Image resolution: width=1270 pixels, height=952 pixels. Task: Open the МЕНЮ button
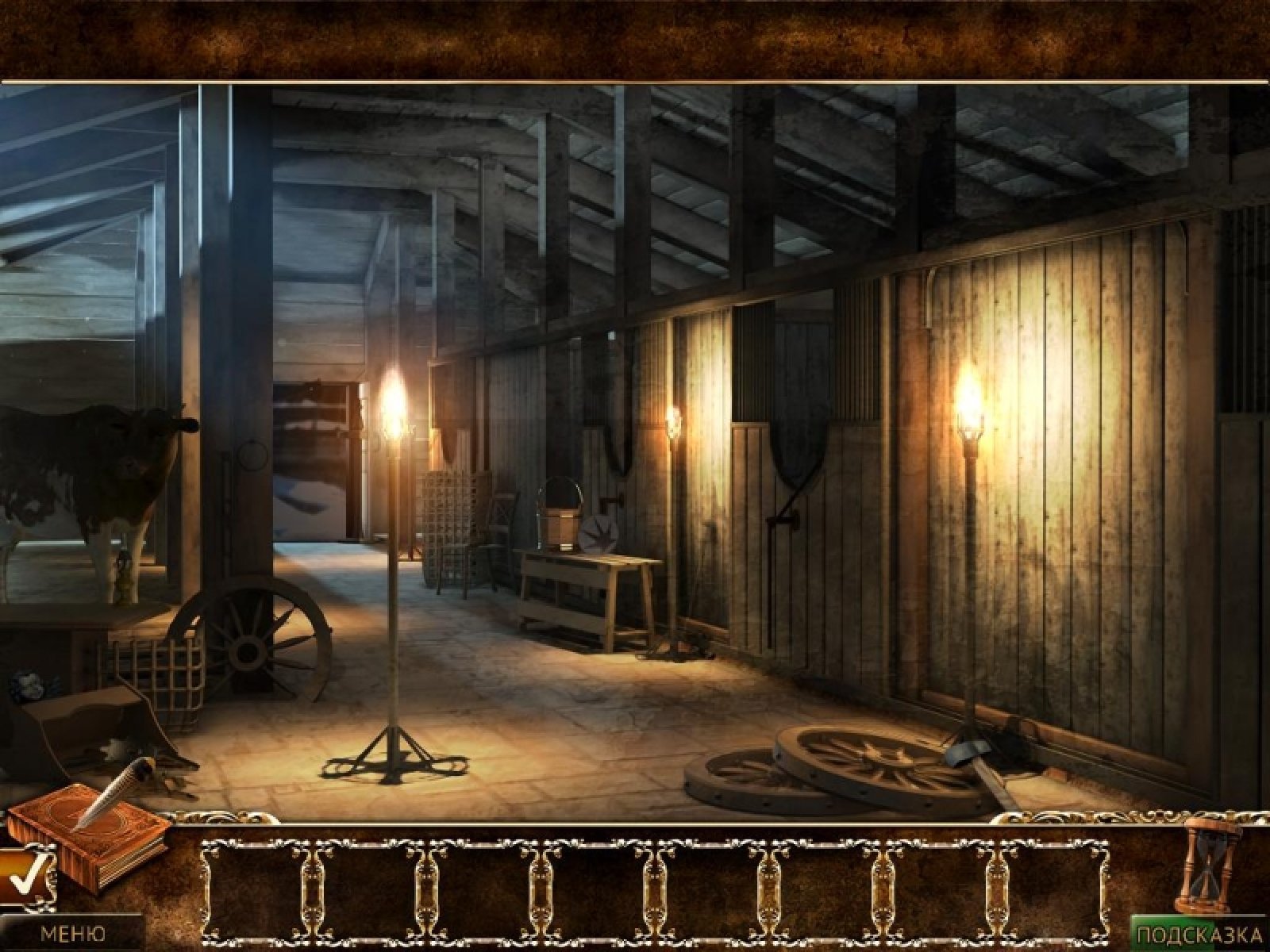71,932
